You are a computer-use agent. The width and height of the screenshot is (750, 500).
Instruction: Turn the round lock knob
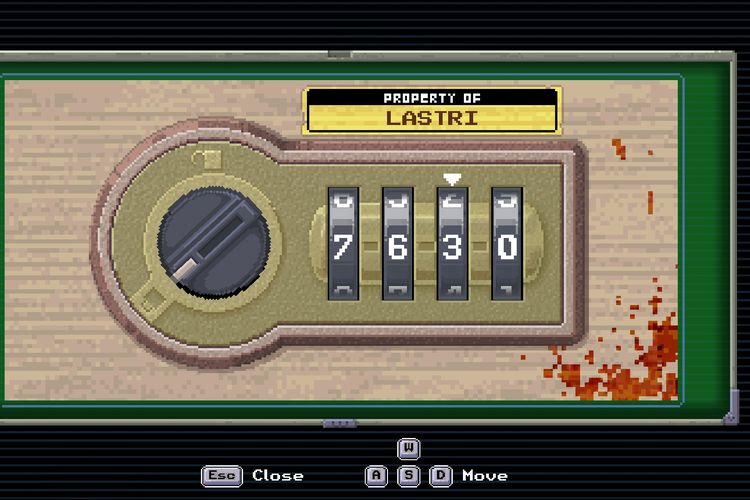pos(213,239)
